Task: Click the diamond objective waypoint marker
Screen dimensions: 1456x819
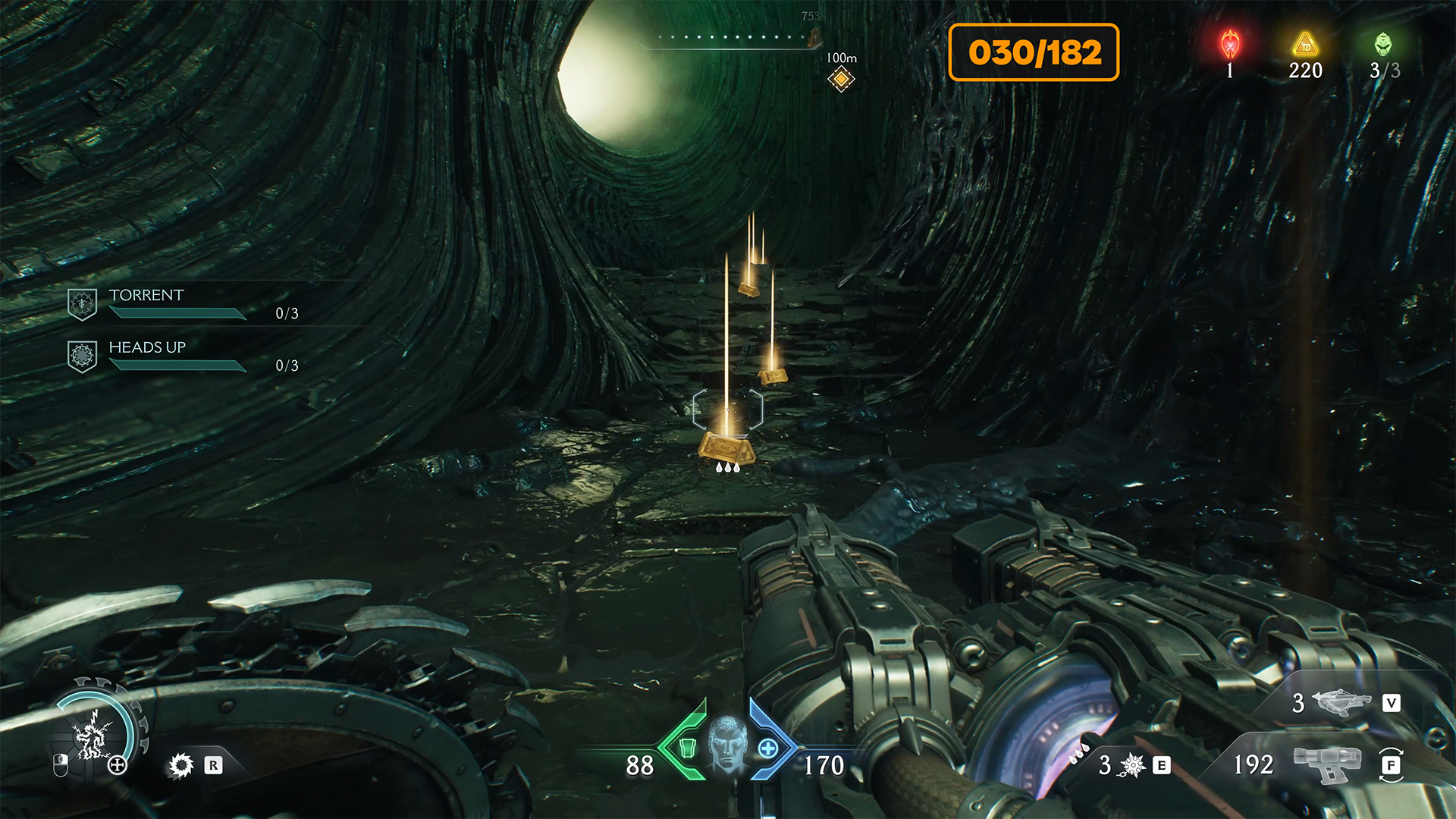Action: pyautogui.click(x=841, y=79)
